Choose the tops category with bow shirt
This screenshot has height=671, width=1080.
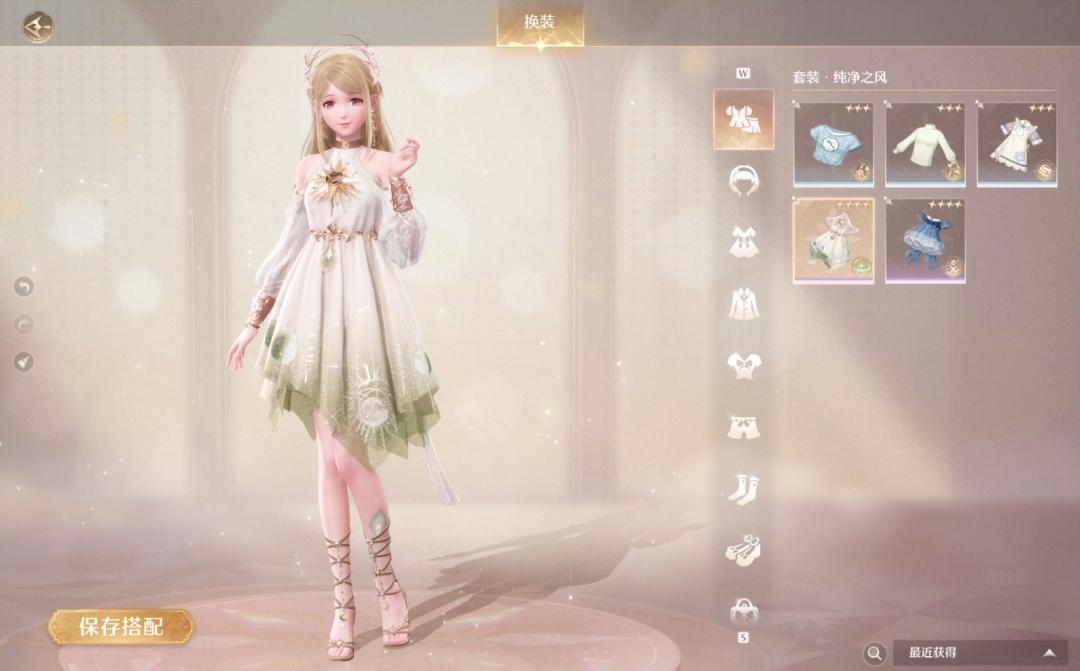coord(743,364)
